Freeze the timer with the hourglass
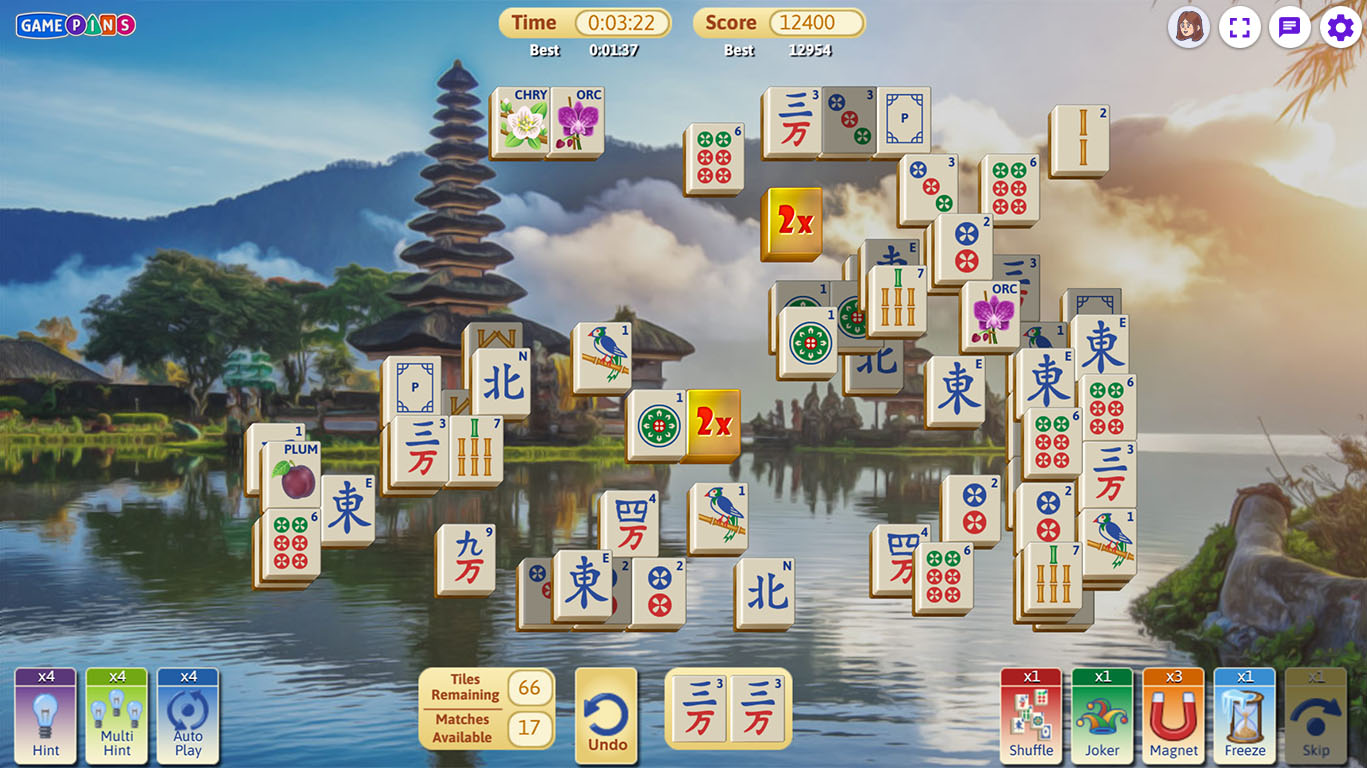This screenshot has height=768, width=1367. (x=1244, y=716)
